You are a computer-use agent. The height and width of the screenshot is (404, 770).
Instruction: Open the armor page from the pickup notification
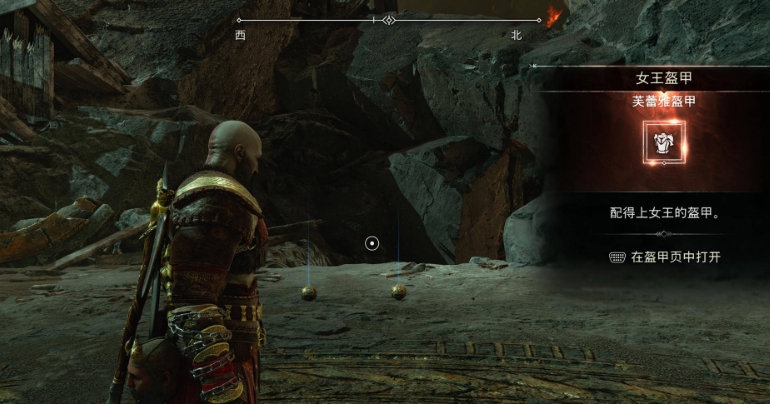(665, 257)
